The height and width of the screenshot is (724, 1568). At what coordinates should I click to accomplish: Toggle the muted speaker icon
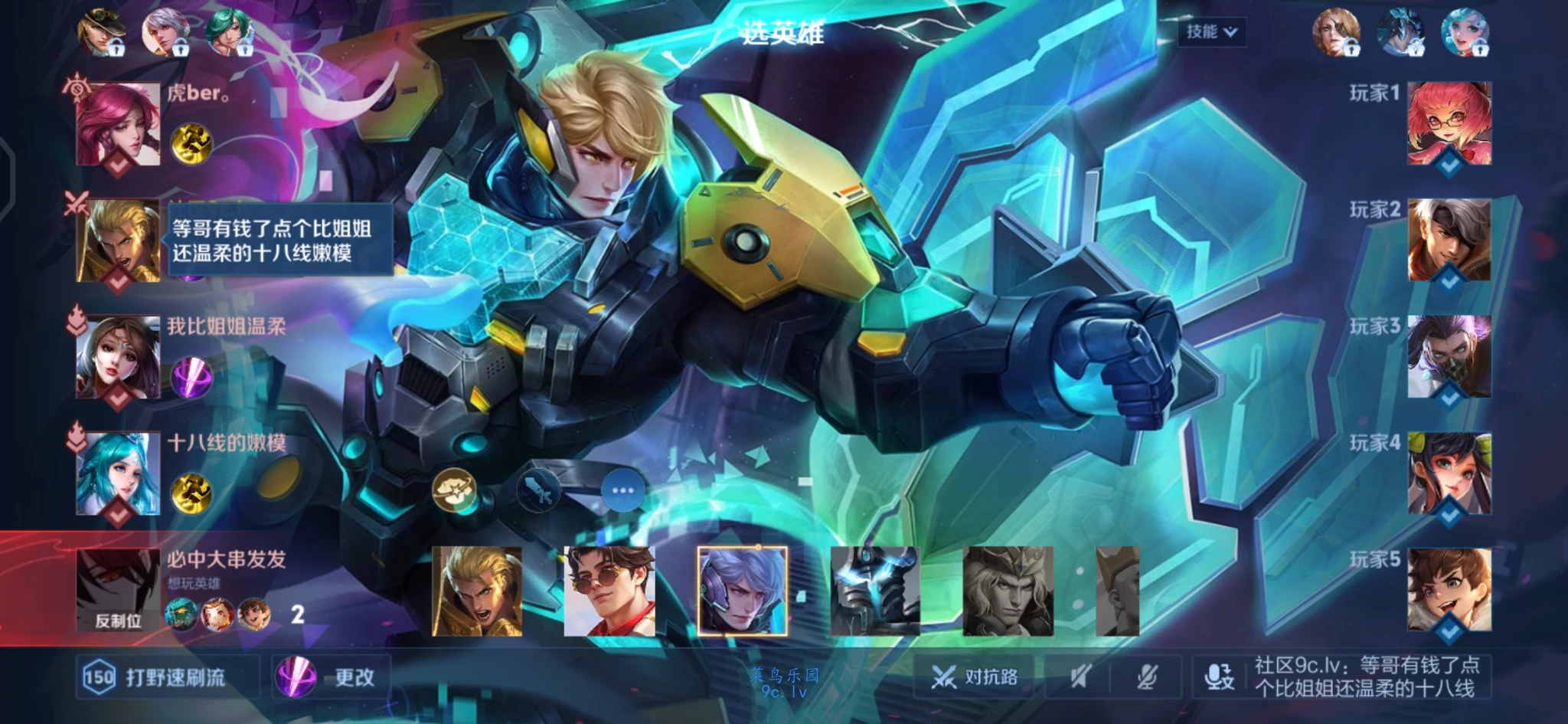[x=1080, y=677]
